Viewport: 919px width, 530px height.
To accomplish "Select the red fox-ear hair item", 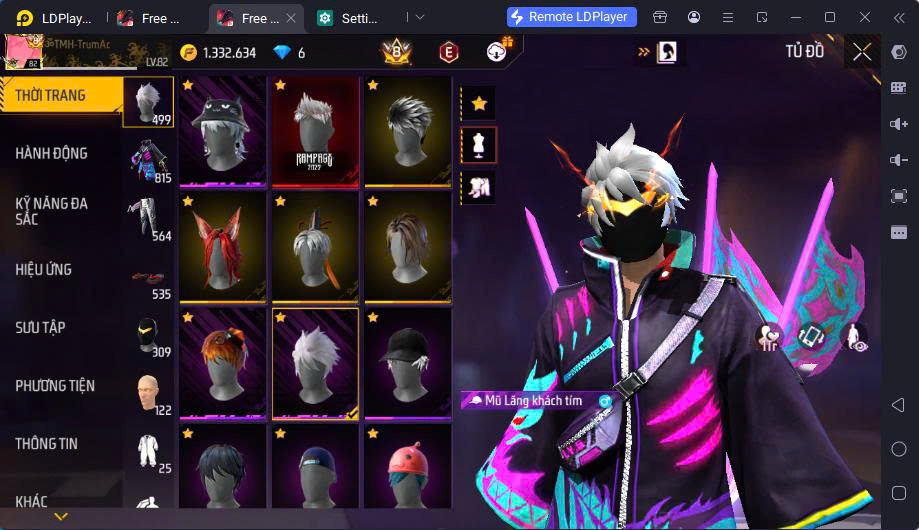I will pos(223,247).
